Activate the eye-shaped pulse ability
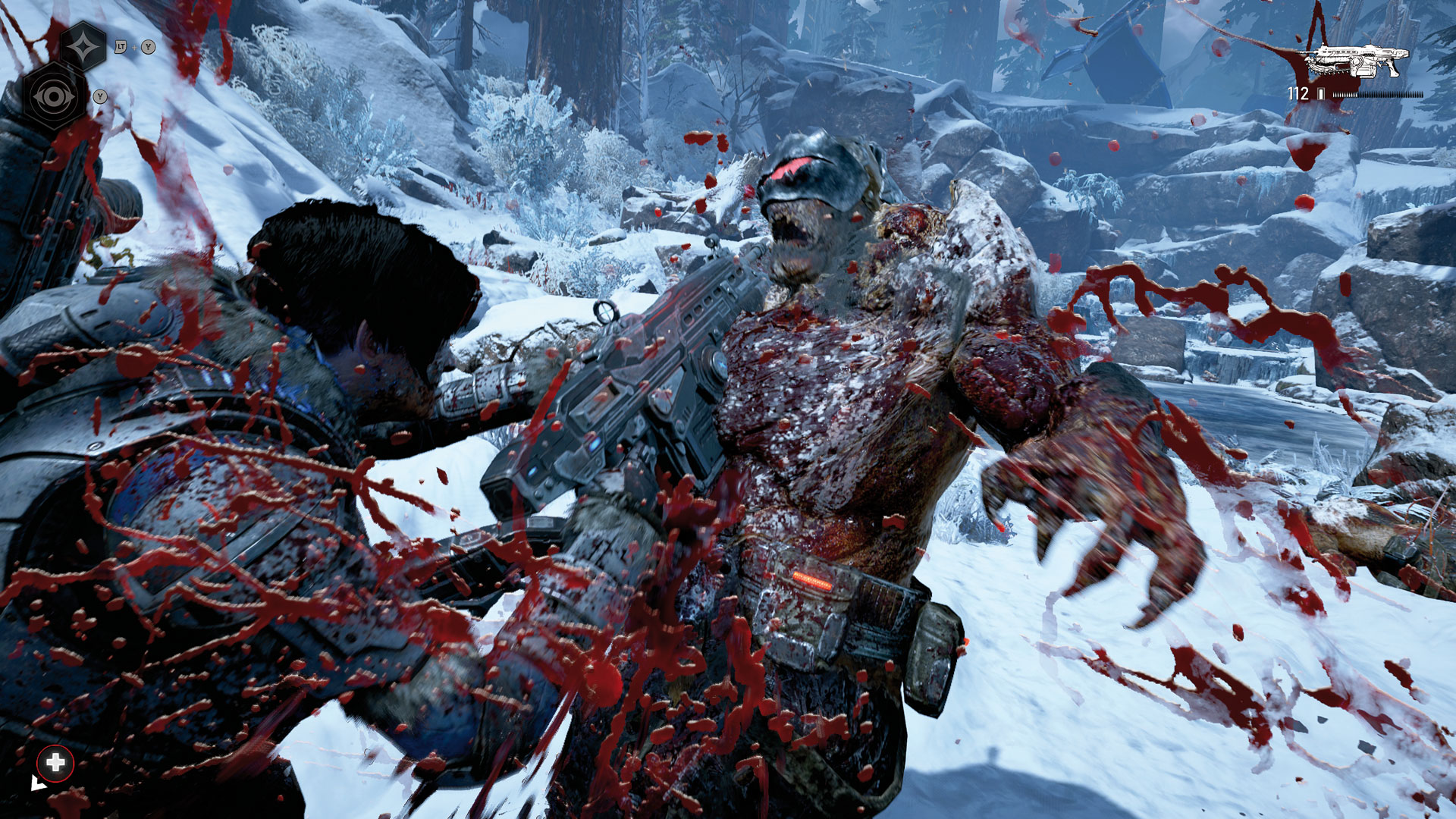 click(x=54, y=97)
